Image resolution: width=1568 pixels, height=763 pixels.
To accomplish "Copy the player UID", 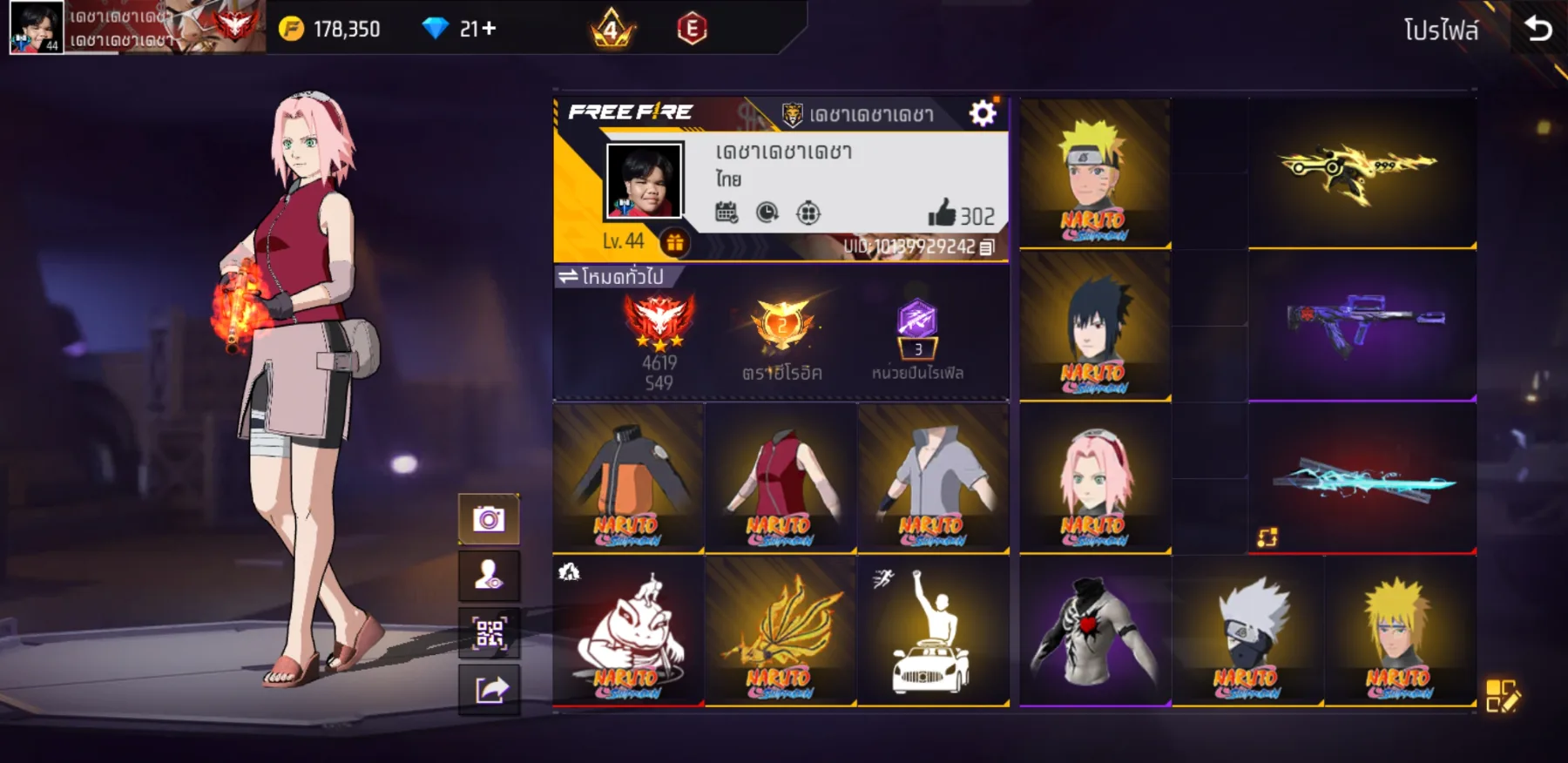I will [987, 247].
